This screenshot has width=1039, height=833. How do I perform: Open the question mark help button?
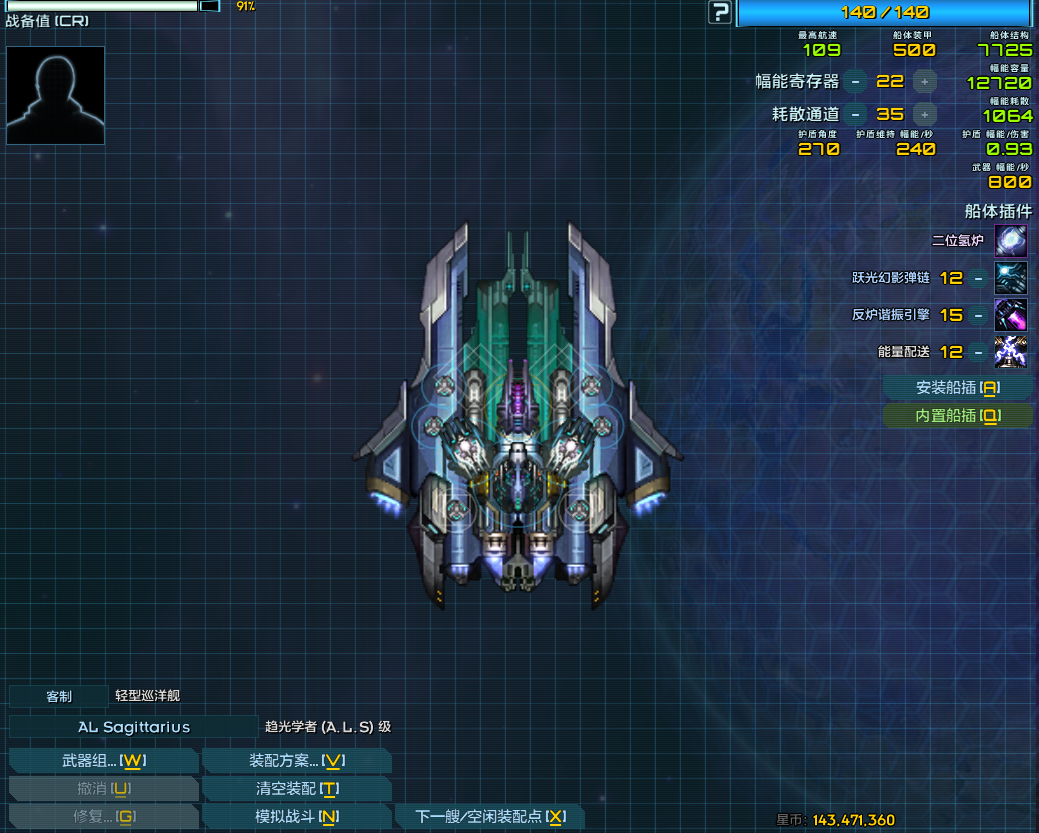[720, 12]
